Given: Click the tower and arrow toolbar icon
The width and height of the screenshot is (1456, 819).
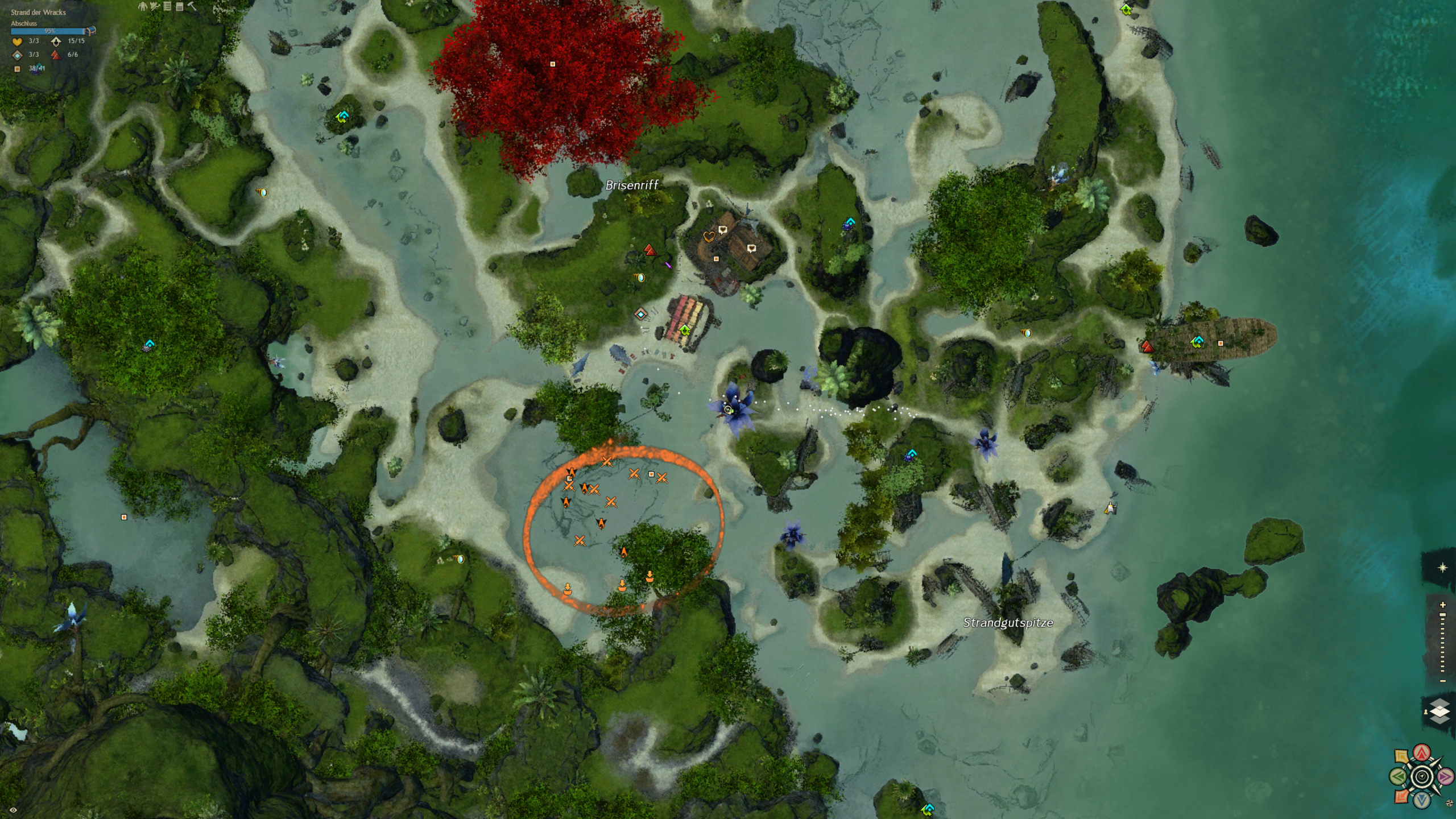Looking at the screenshot, I should [155, 6].
